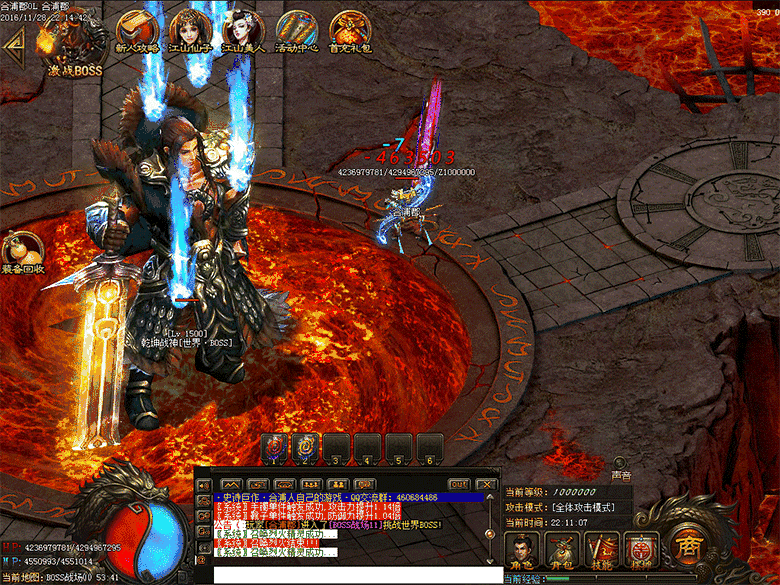Toggle the 声音 sound setting
Viewport: 780px width, 585px height.
click(x=621, y=465)
